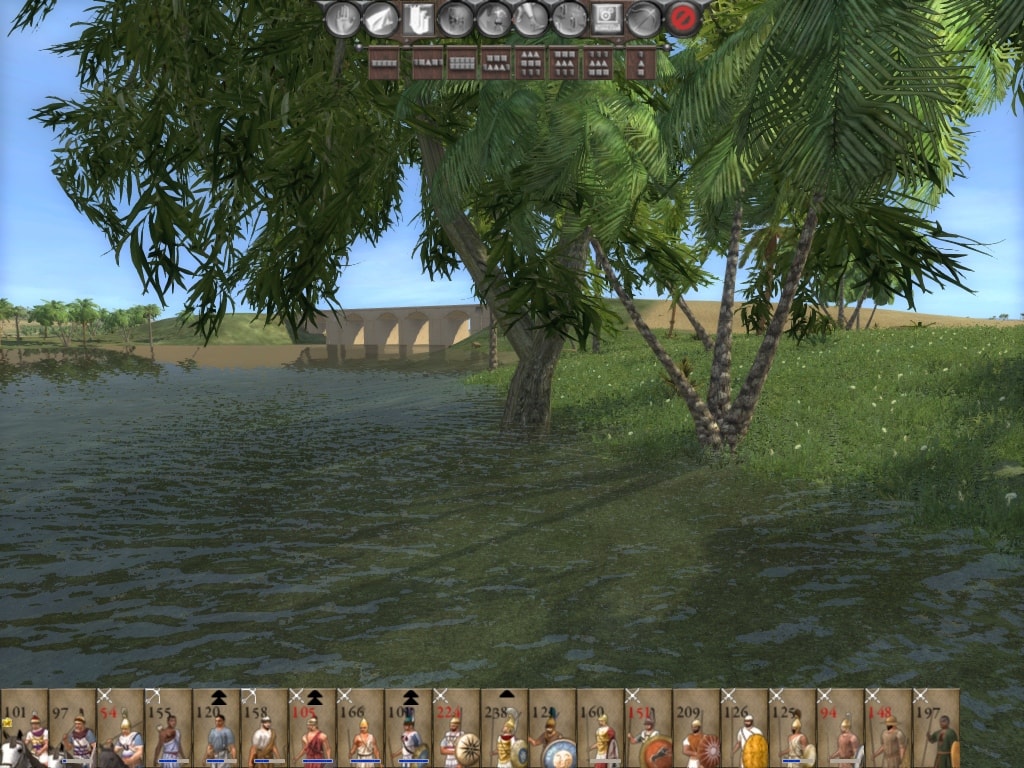Pick the cavalry unit card showing 97
This screenshot has height=768, width=1024.
point(72,729)
